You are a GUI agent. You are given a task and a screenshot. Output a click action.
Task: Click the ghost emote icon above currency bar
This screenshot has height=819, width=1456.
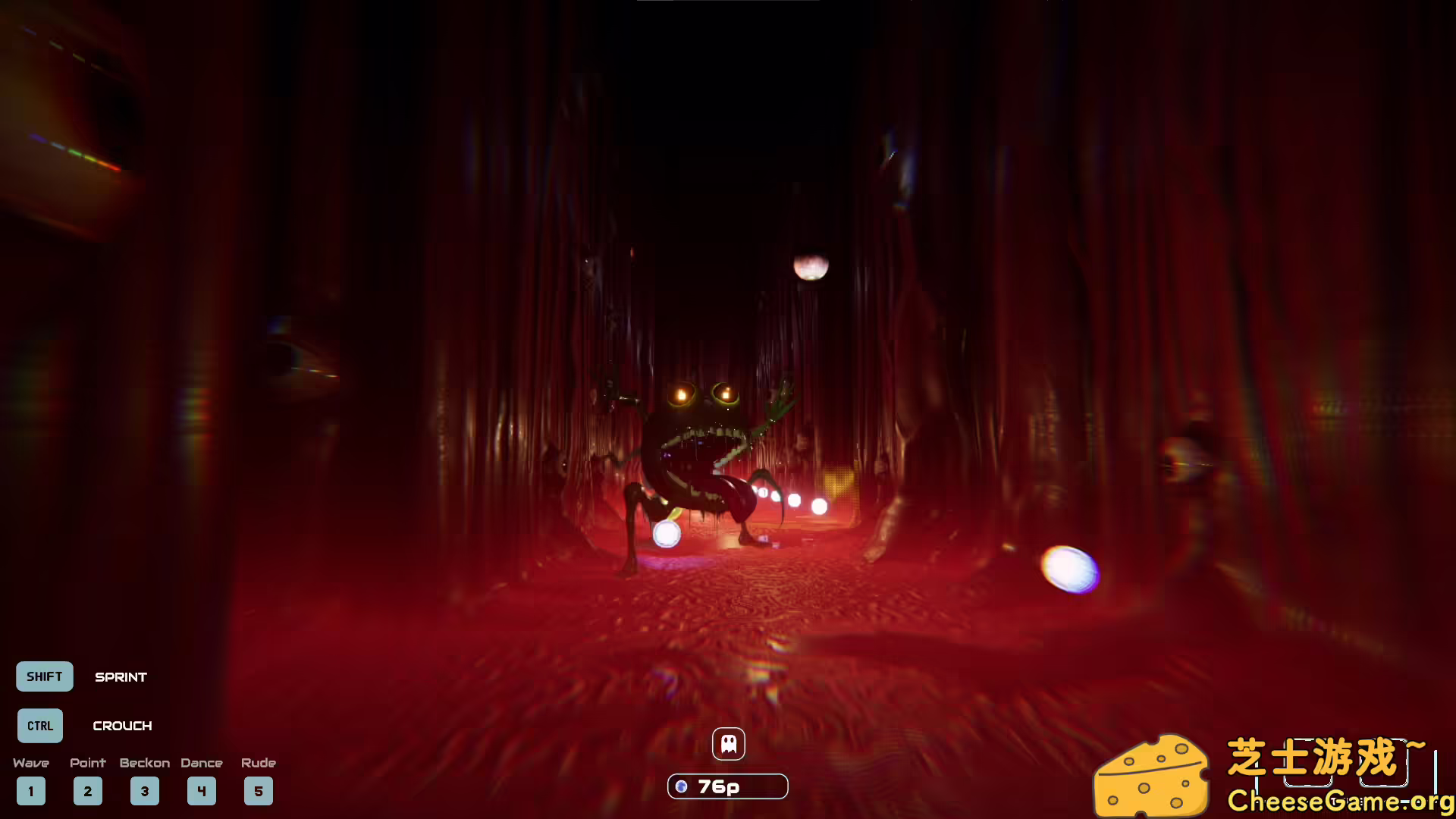click(728, 744)
